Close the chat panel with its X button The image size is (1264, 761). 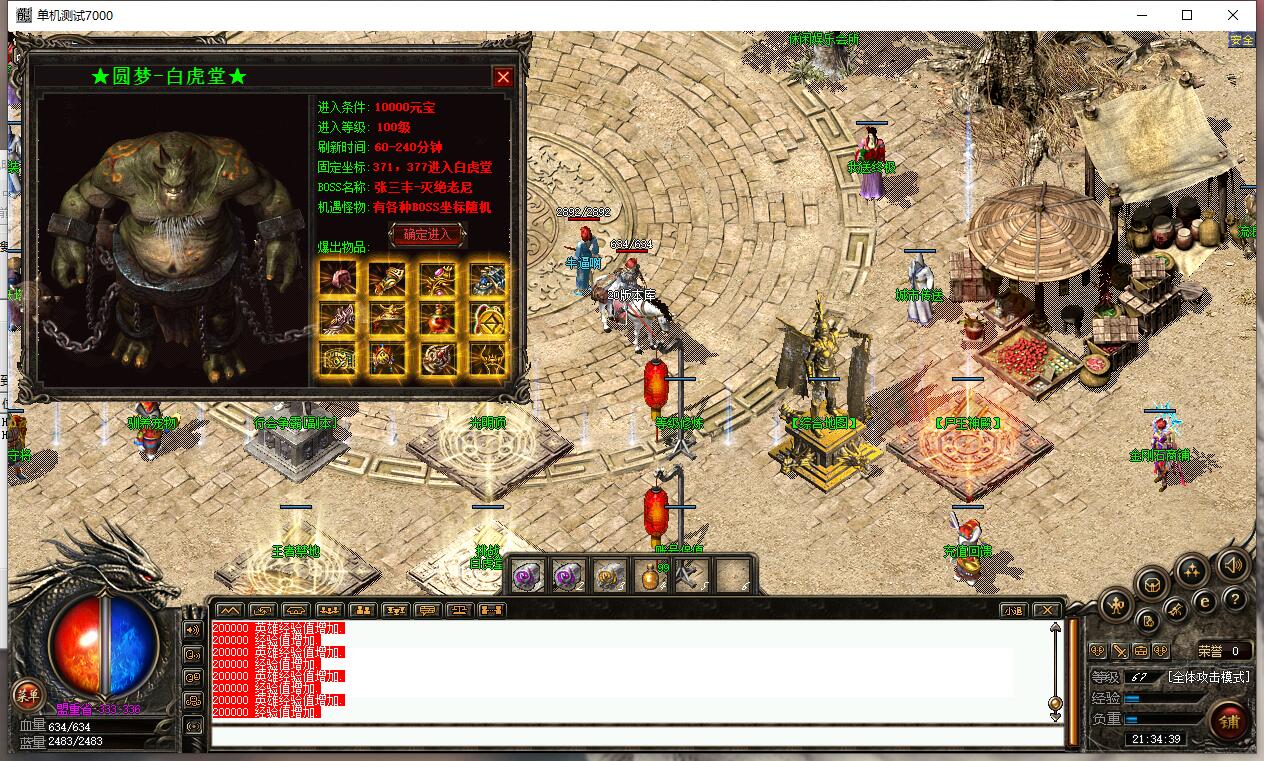pyautogui.click(x=1046, y=610)
